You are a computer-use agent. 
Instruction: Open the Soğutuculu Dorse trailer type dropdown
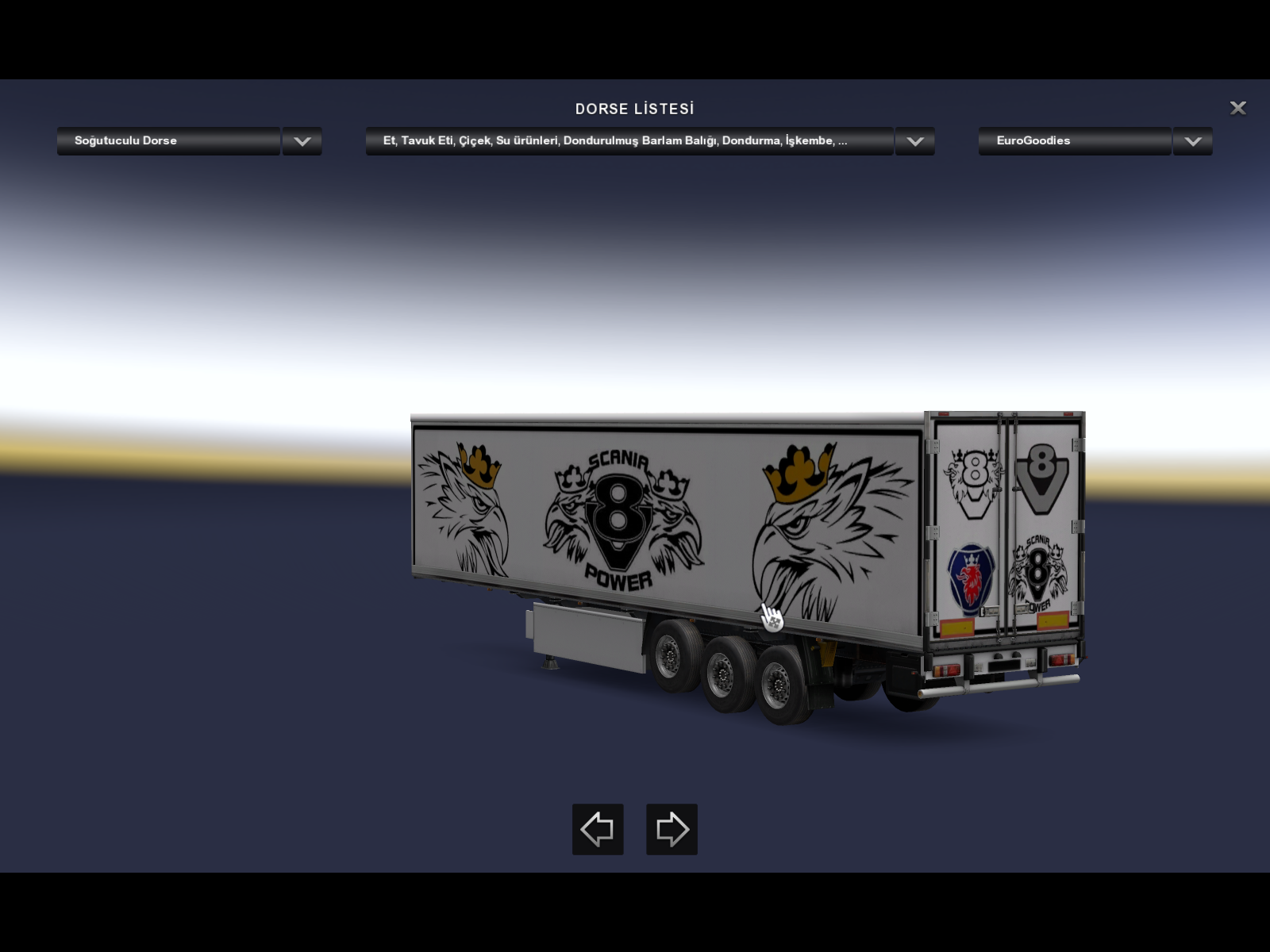point(169,141)
